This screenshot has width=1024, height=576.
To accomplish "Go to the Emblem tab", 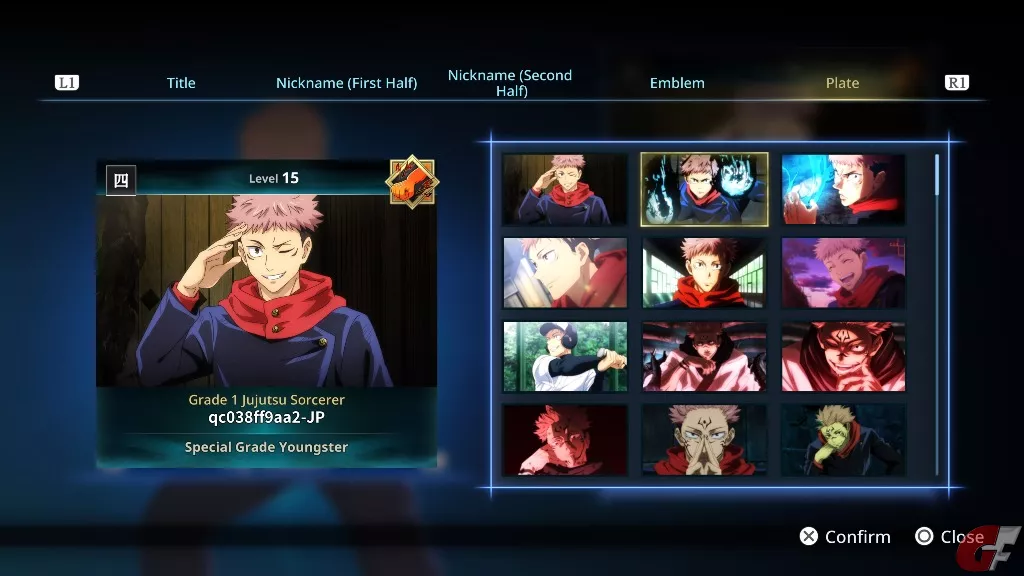I will pos(677,83).
